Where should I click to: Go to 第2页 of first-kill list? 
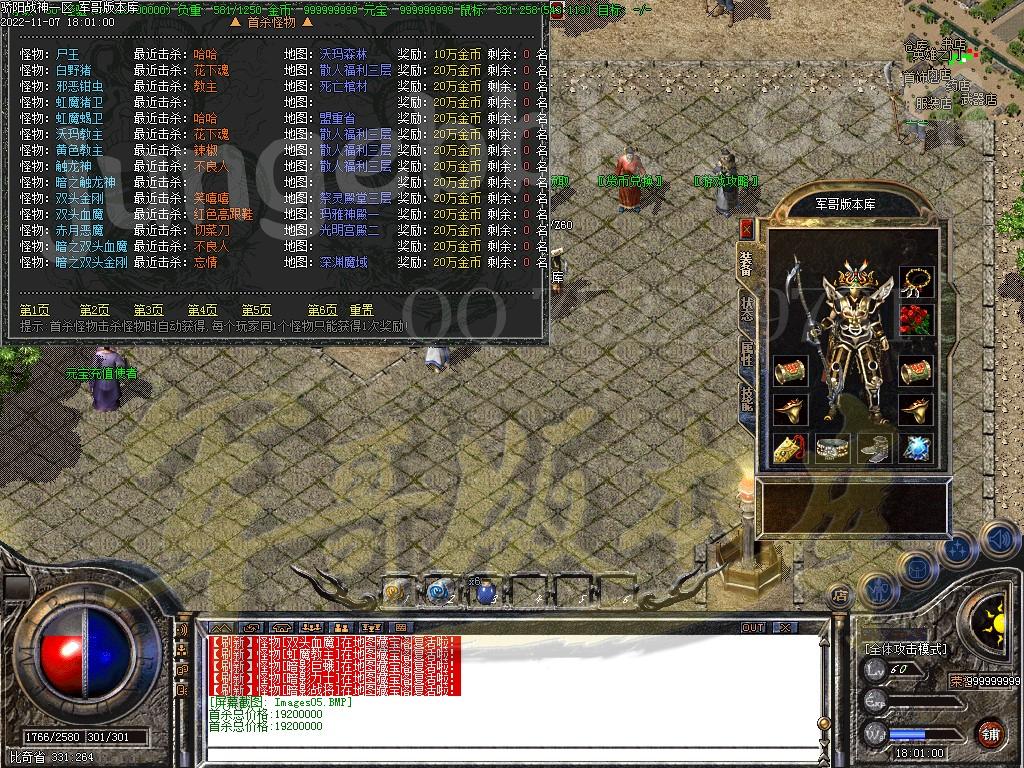pyautogui.click(x=95, y=310)
